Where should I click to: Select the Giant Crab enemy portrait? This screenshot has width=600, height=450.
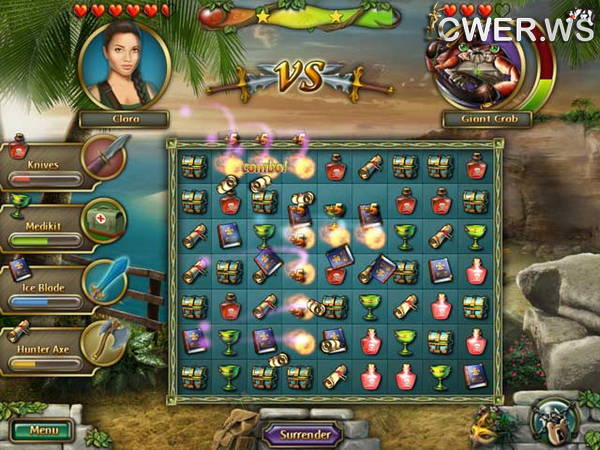tap(477, 67)
